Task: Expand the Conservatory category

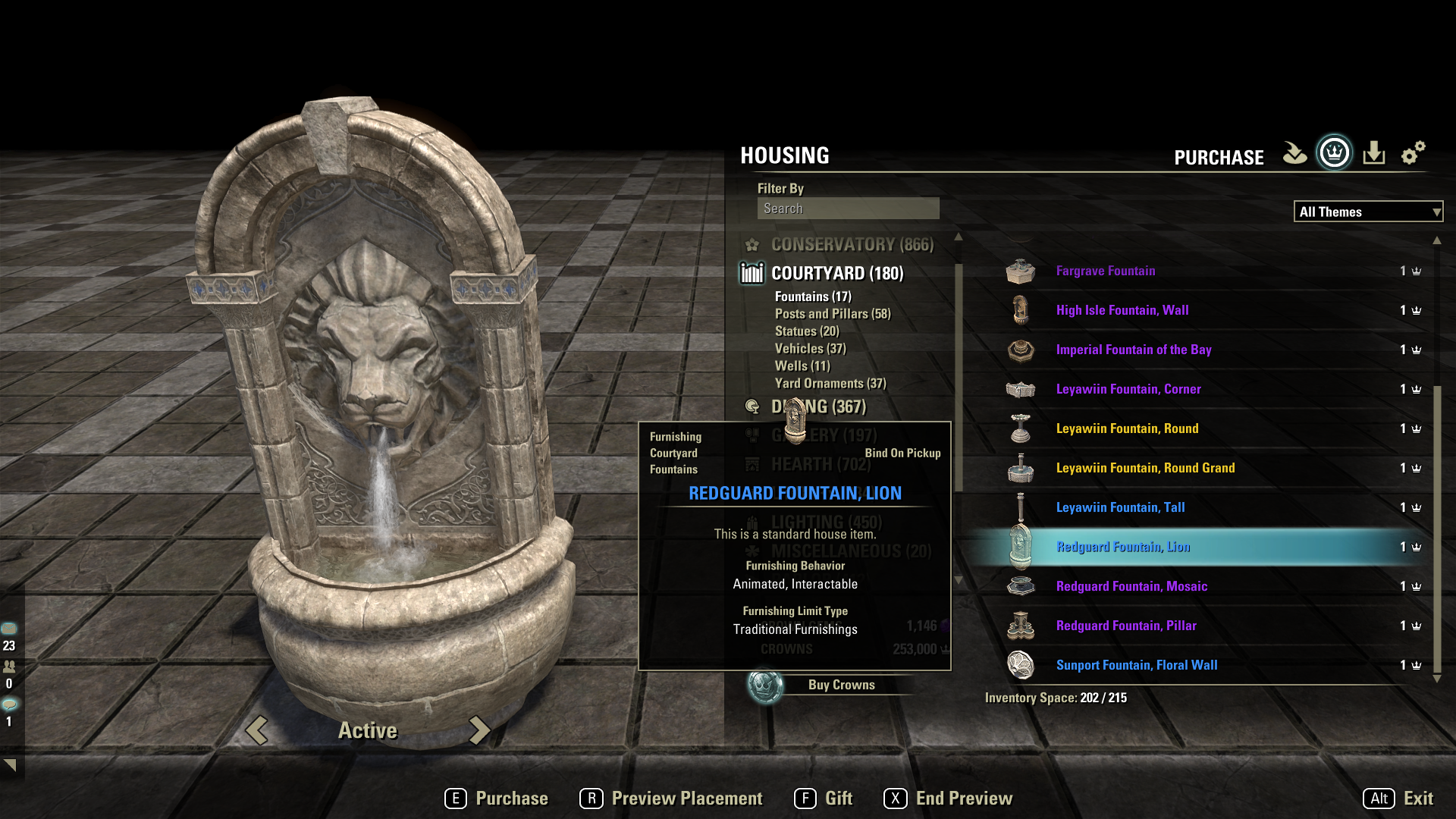Action: tap(852, 244)
